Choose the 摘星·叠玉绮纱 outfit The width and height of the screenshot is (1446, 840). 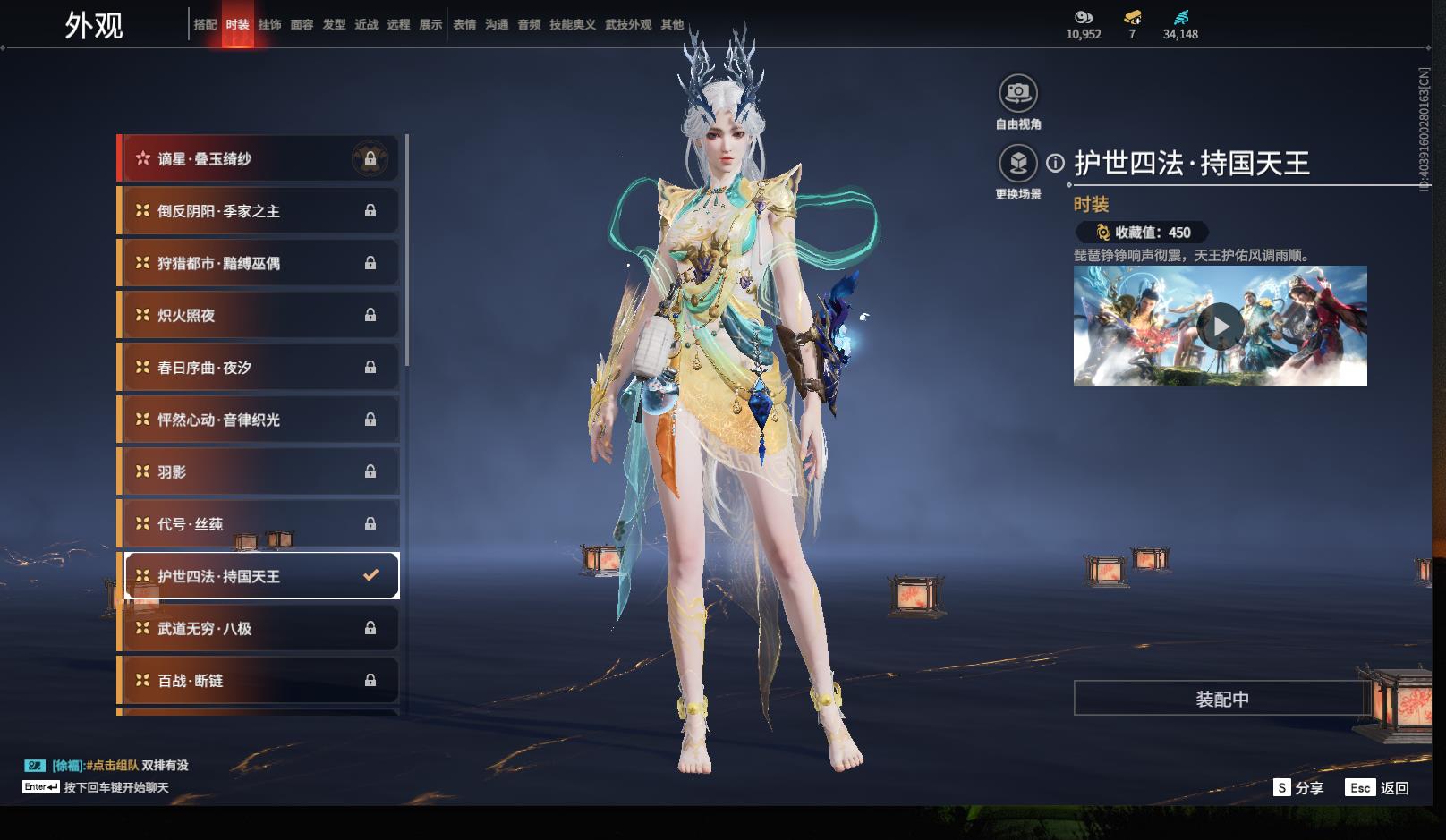(x=259, y=159)
